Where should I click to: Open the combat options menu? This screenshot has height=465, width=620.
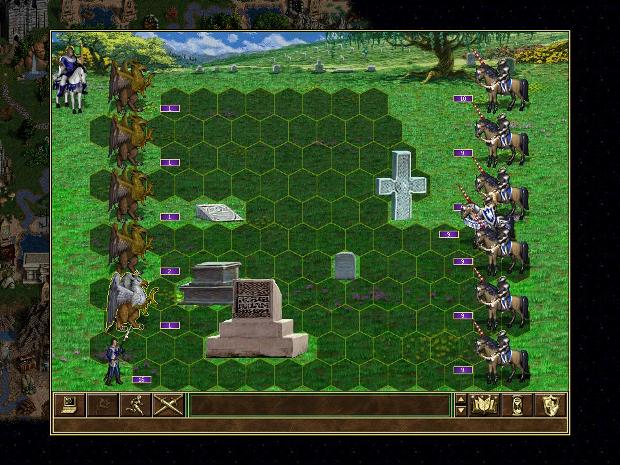click(68, 405)
